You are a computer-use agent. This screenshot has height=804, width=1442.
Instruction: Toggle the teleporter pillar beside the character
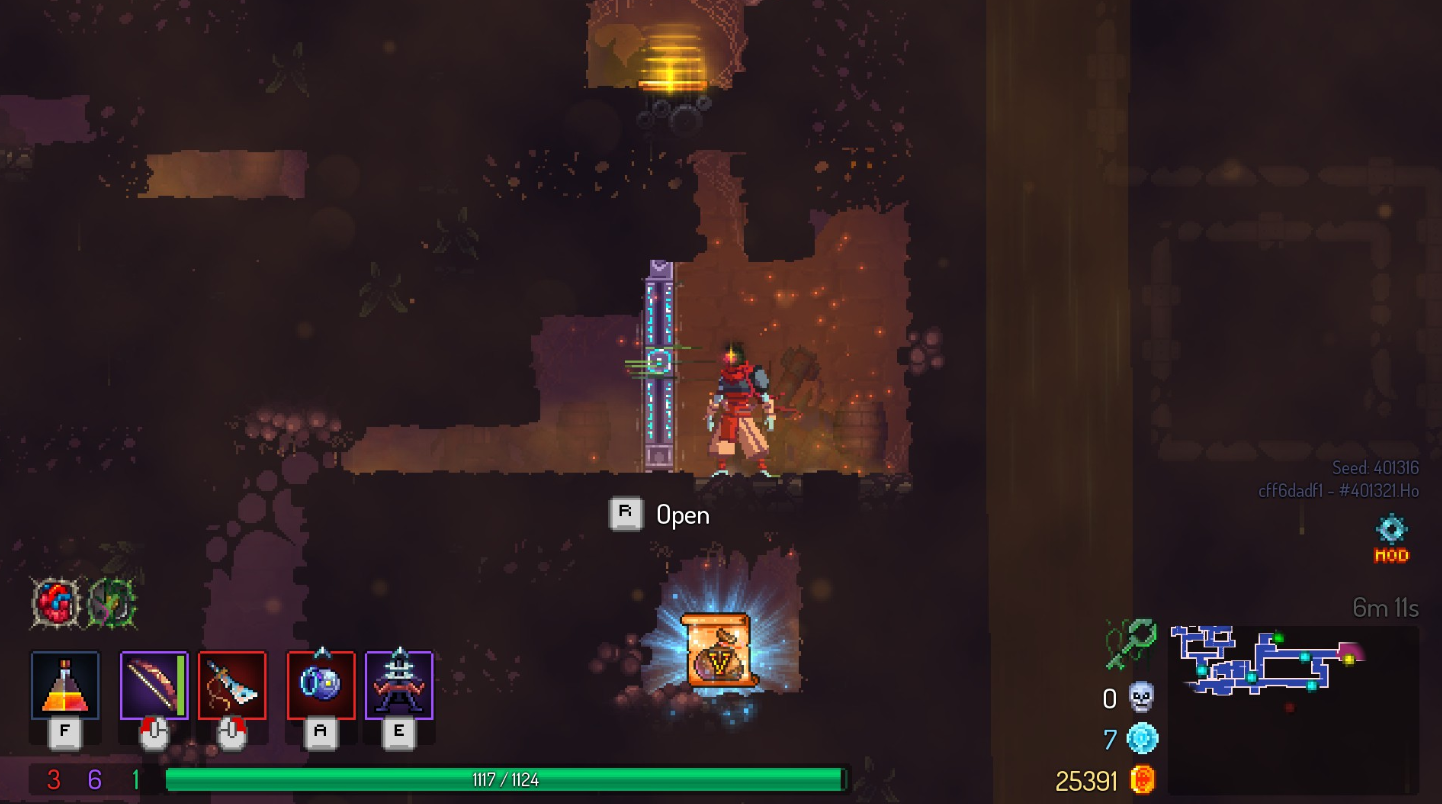point(661,362)
